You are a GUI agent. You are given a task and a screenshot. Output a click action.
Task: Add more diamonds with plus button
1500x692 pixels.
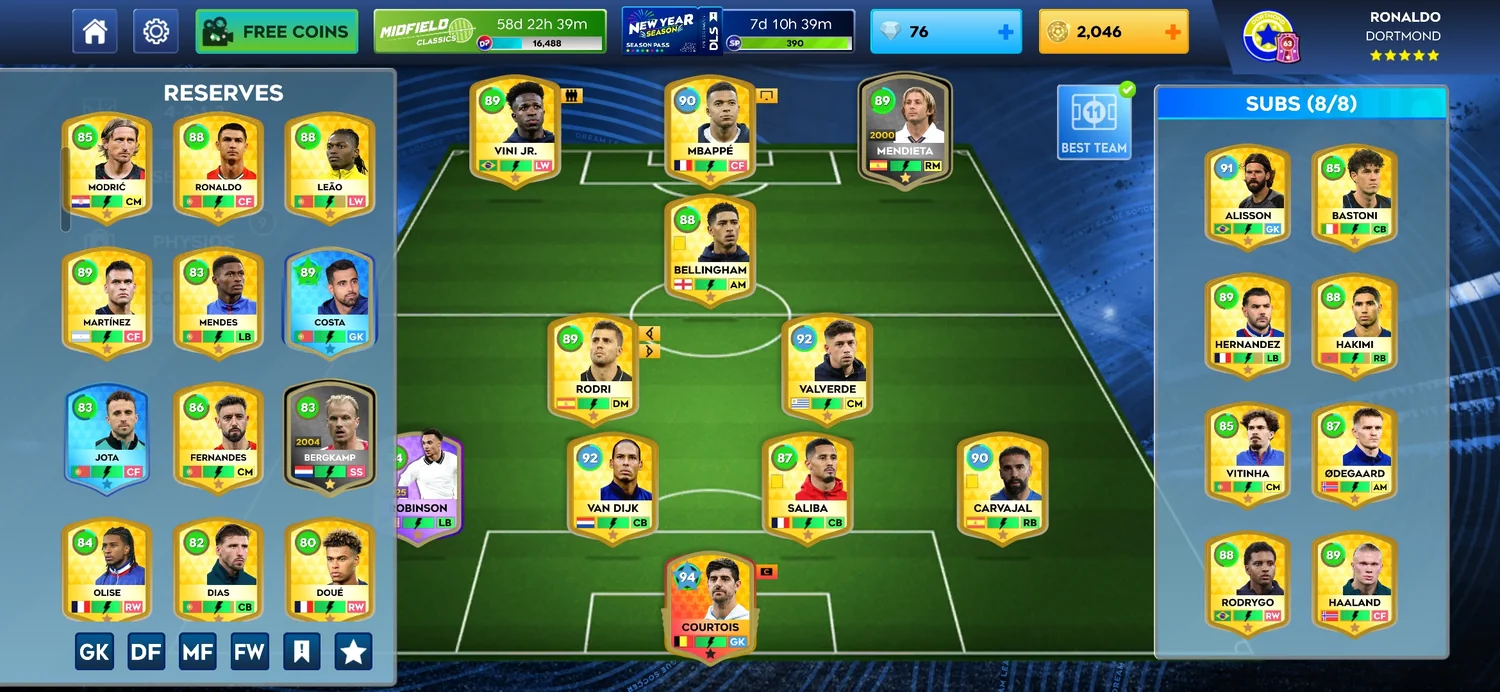point(1005,32)
